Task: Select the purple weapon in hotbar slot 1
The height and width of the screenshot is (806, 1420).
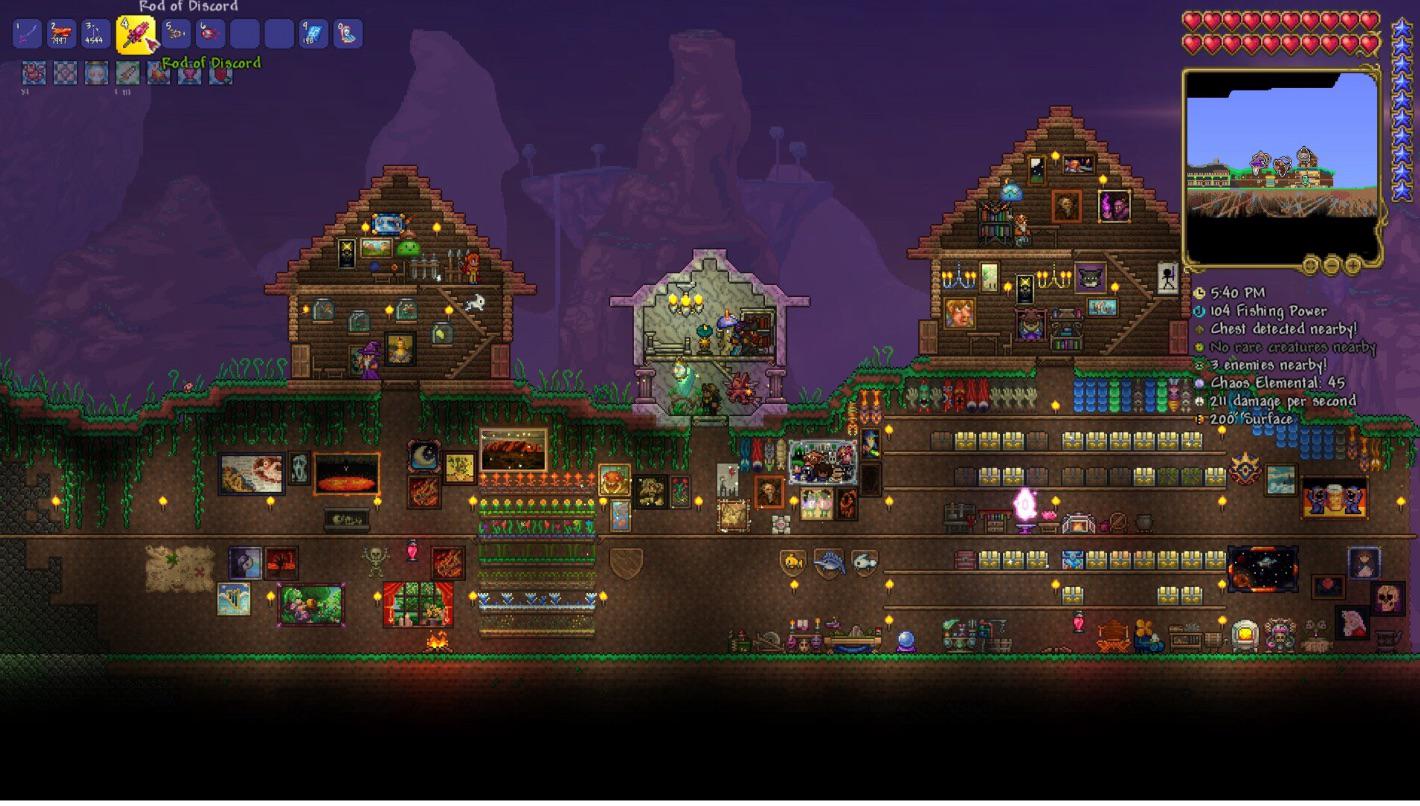Action: pyautogui.click(x=27, y=34)
